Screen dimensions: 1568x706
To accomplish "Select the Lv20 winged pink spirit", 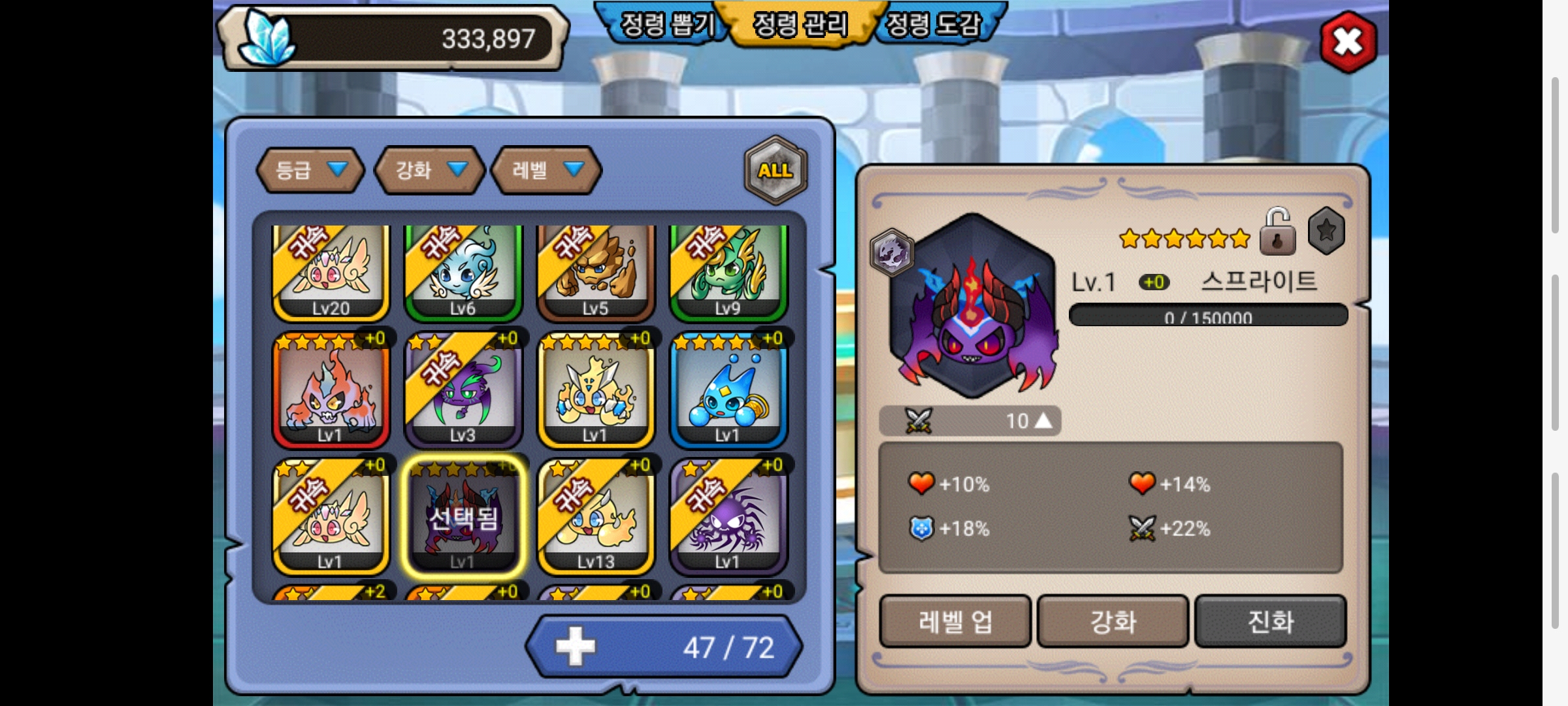I will click(x=331, y=272).
